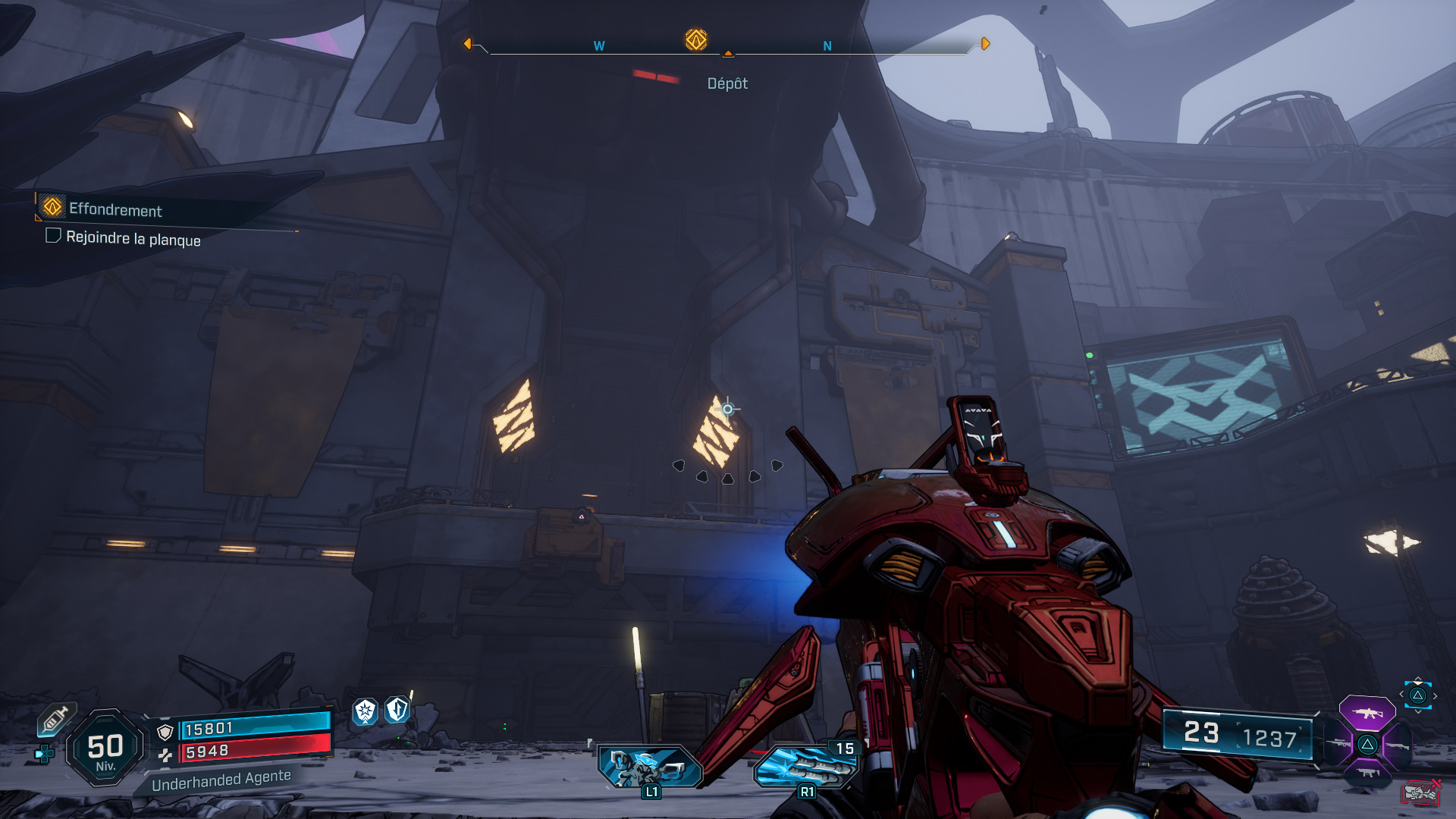
Task: Pick the shotgun slot on the weapon wheel
Action: [x=1397, y=745]
